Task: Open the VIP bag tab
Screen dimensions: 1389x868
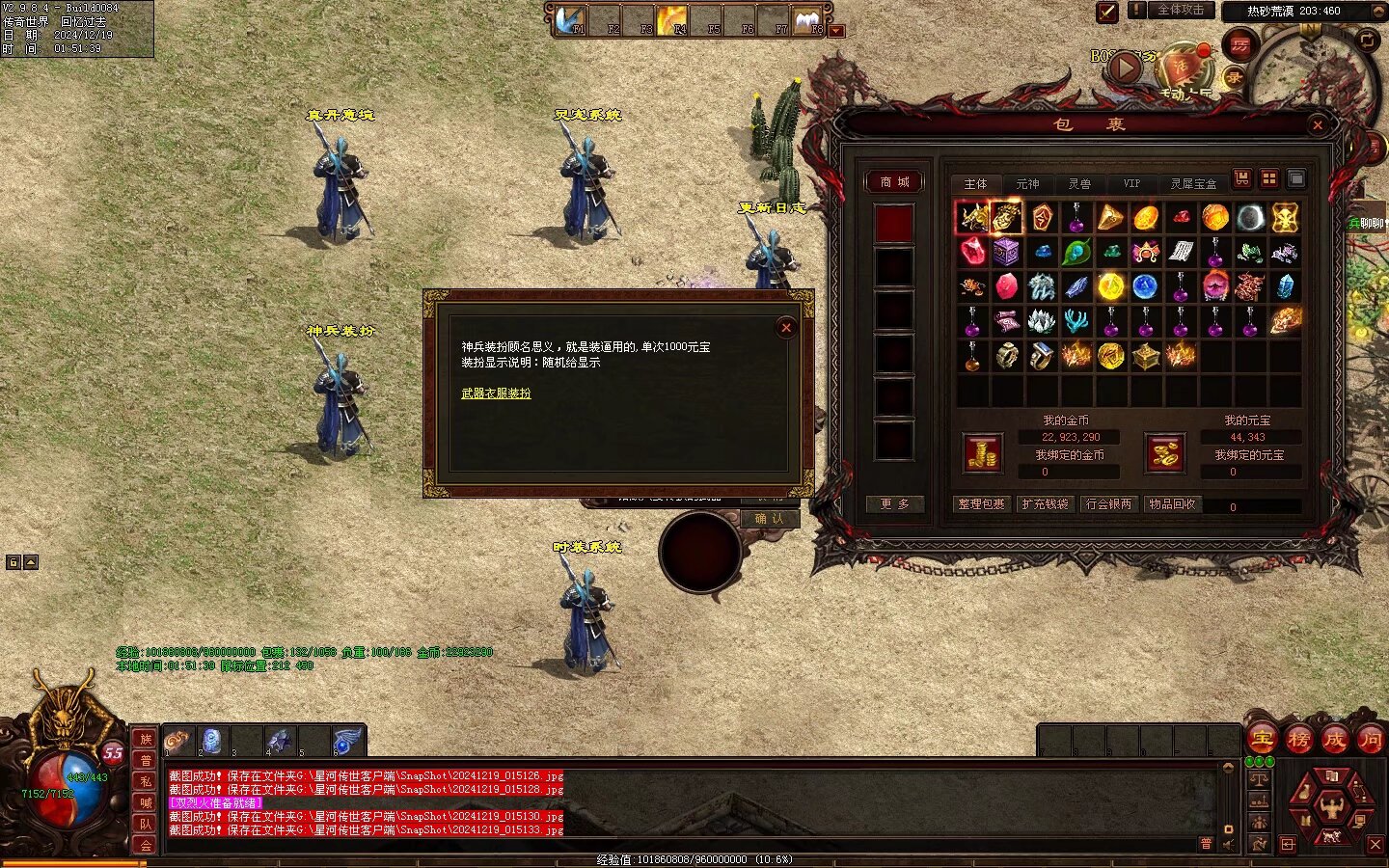Action: pos(1130,183)
